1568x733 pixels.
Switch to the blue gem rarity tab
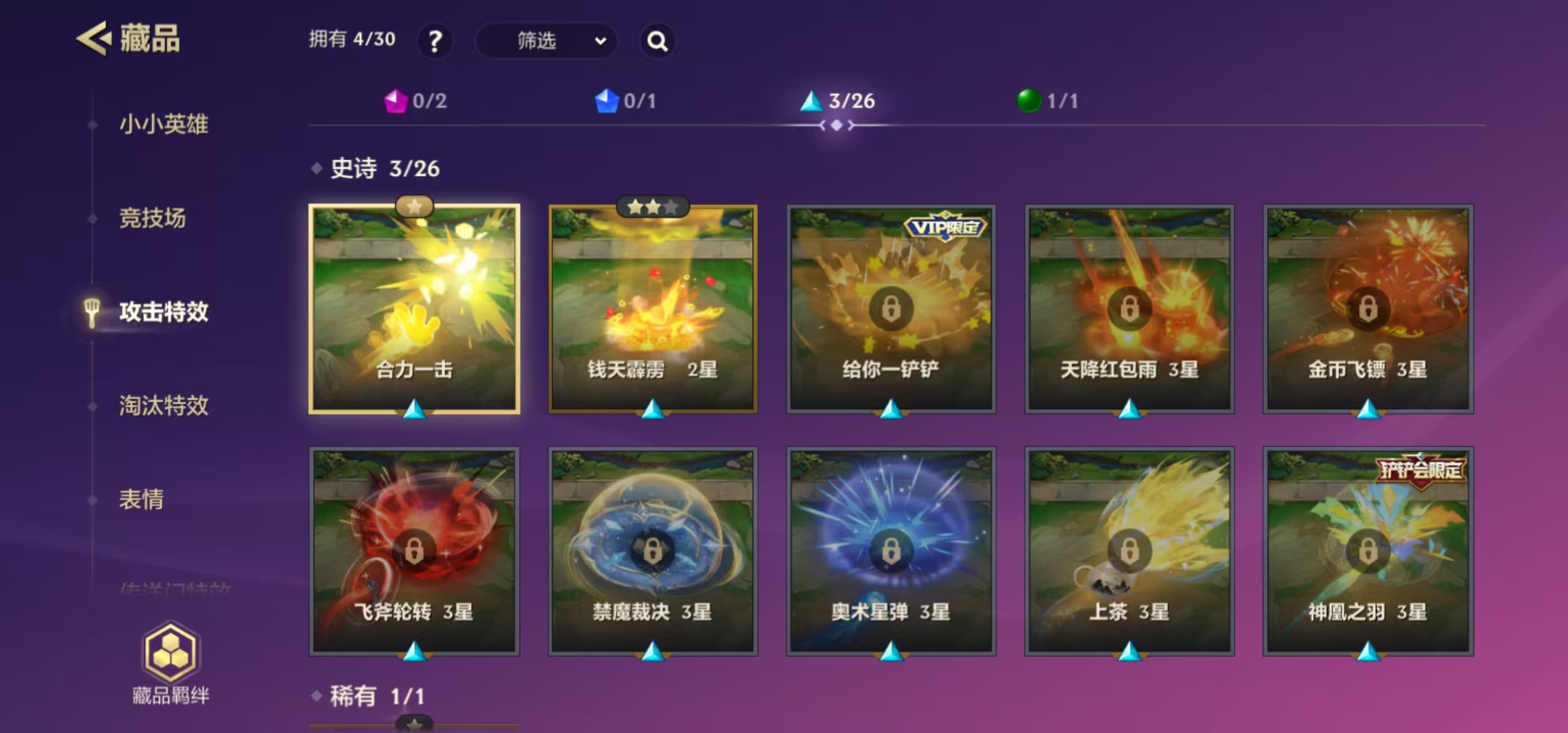tap(625, 101)
